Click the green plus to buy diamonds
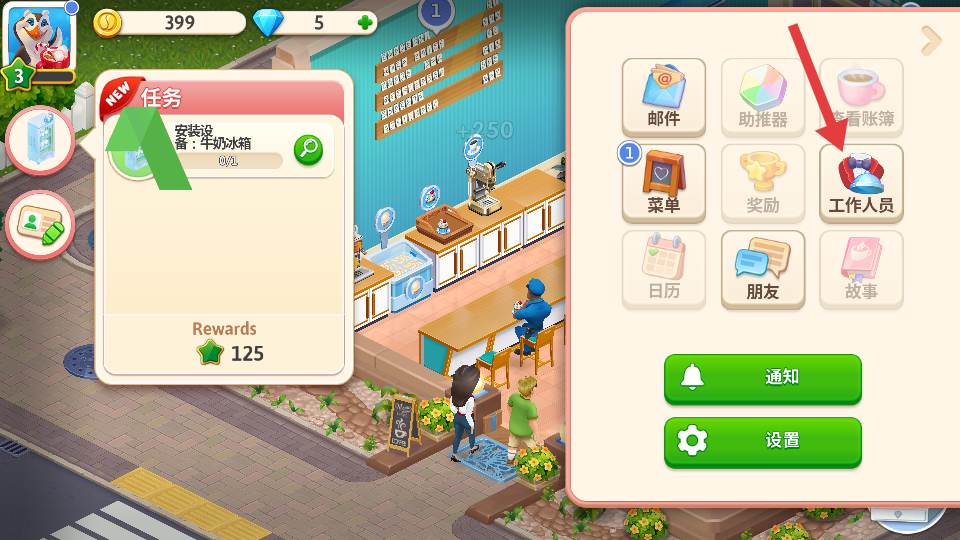 click(x=366, y=23)
